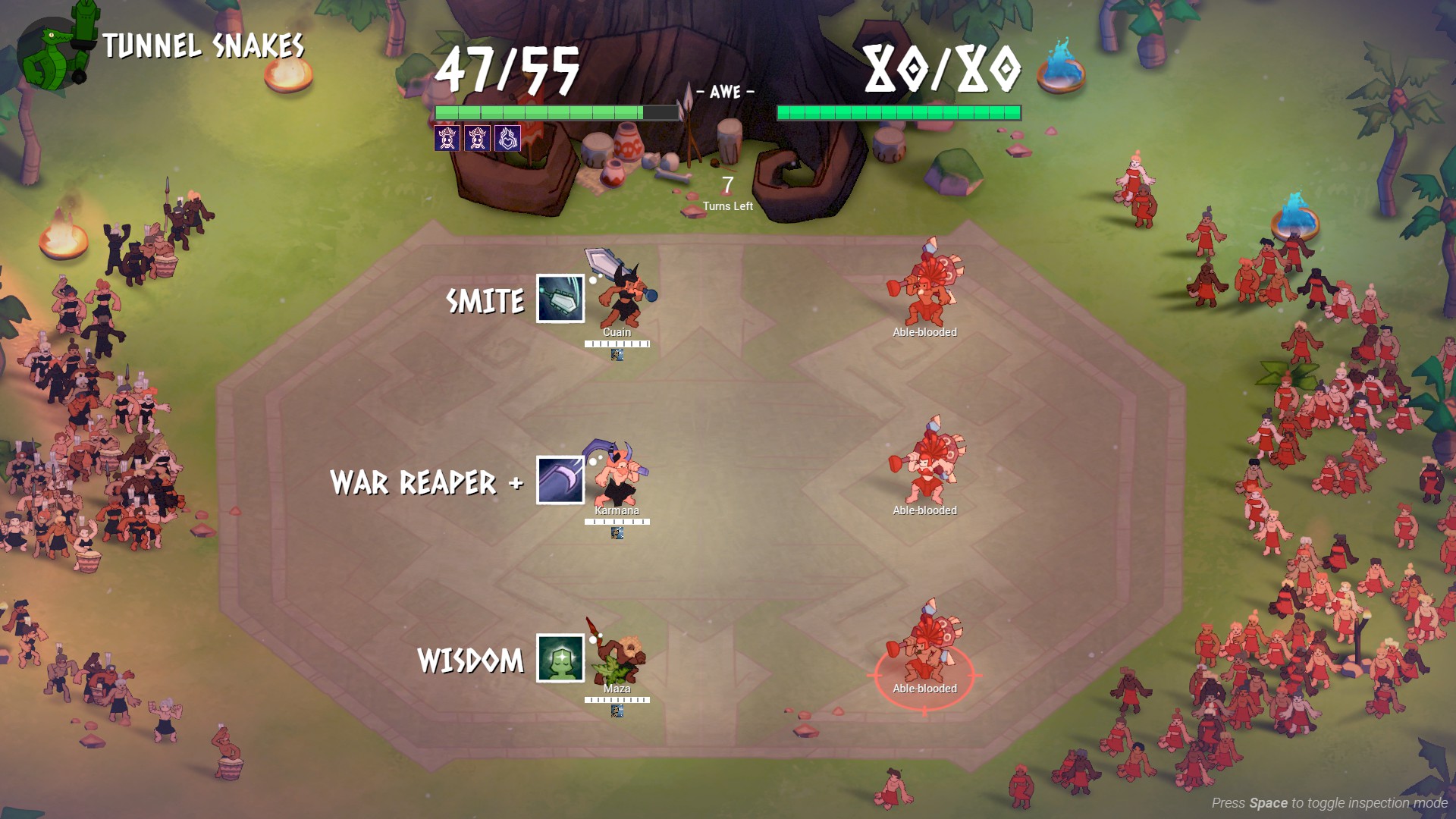
Task: Activate Maza's Wisdom ability icon
Action: tap(560, 658)
